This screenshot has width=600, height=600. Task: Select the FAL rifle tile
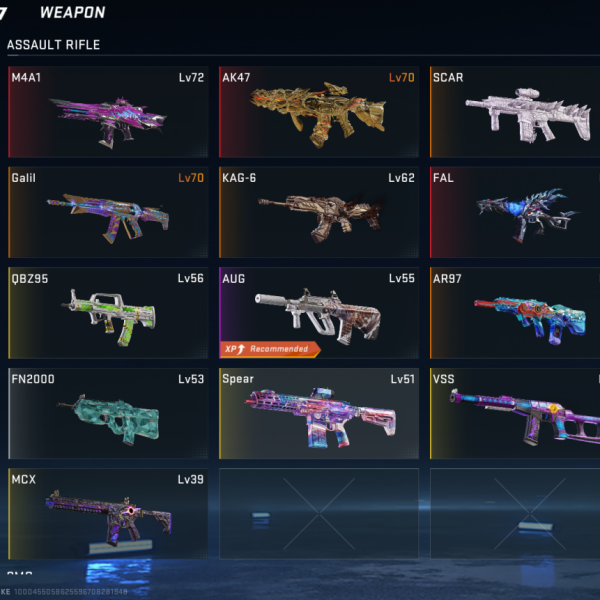pos(515,212)
